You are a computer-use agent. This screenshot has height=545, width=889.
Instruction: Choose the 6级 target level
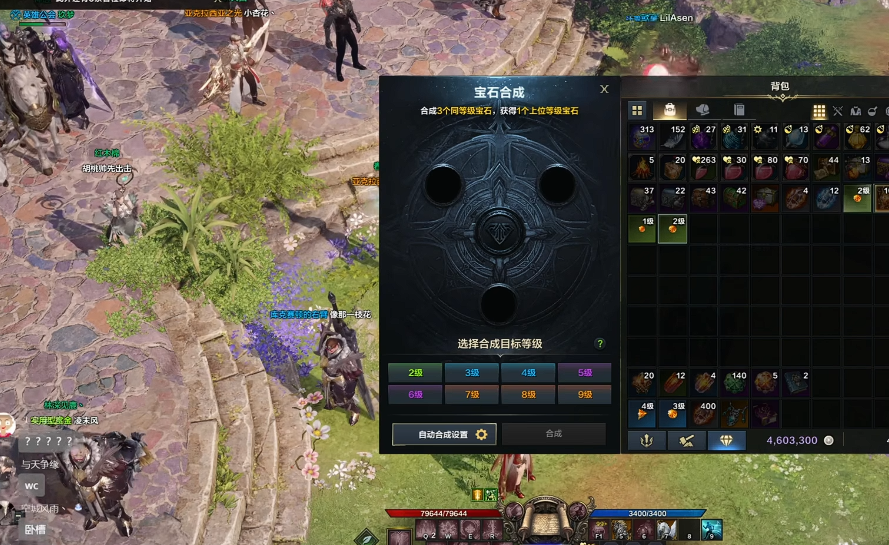(x=414, y=394)
